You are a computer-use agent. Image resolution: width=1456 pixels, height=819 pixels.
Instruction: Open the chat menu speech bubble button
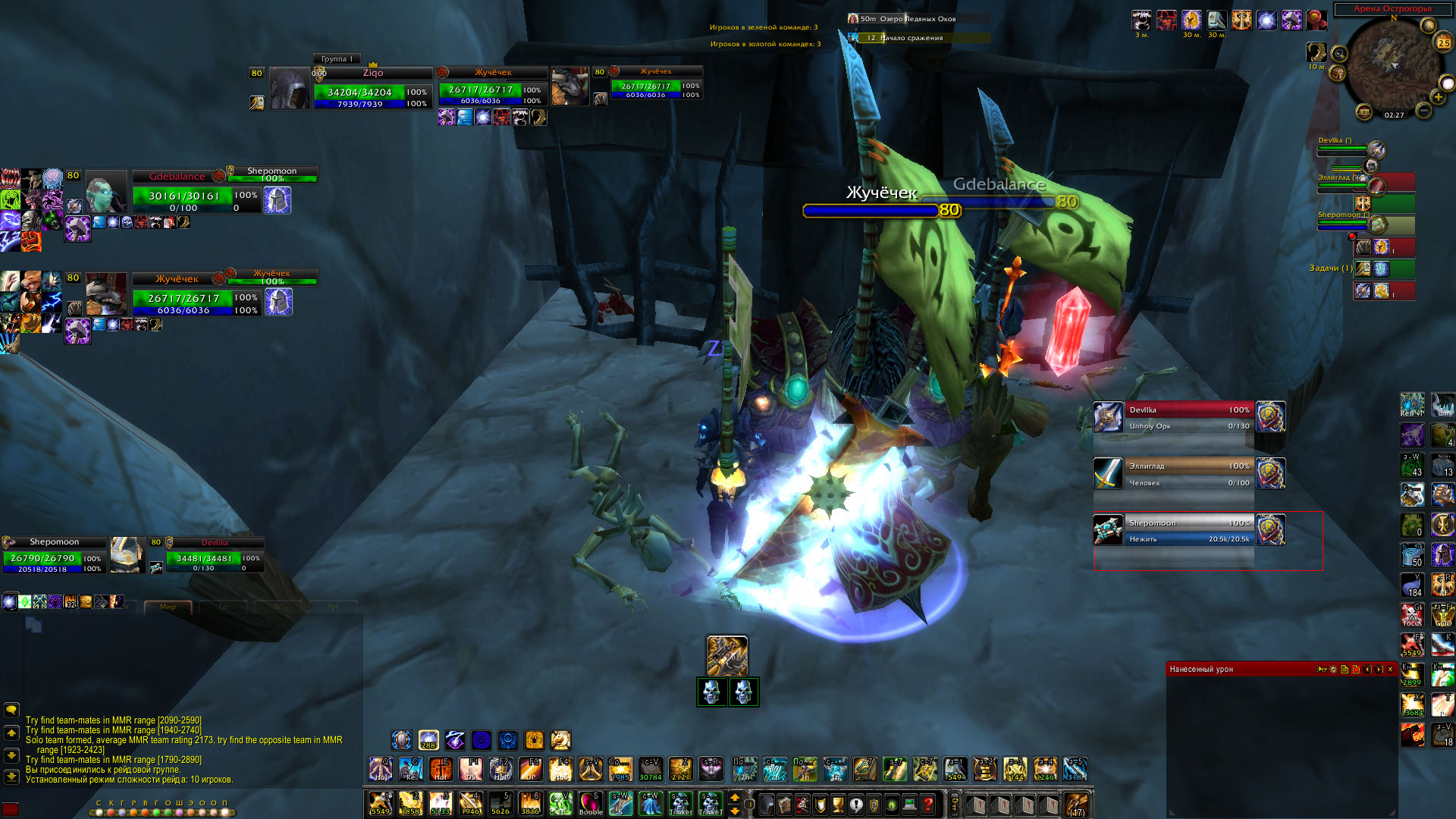pyautogui.click(x=11, y=710)
